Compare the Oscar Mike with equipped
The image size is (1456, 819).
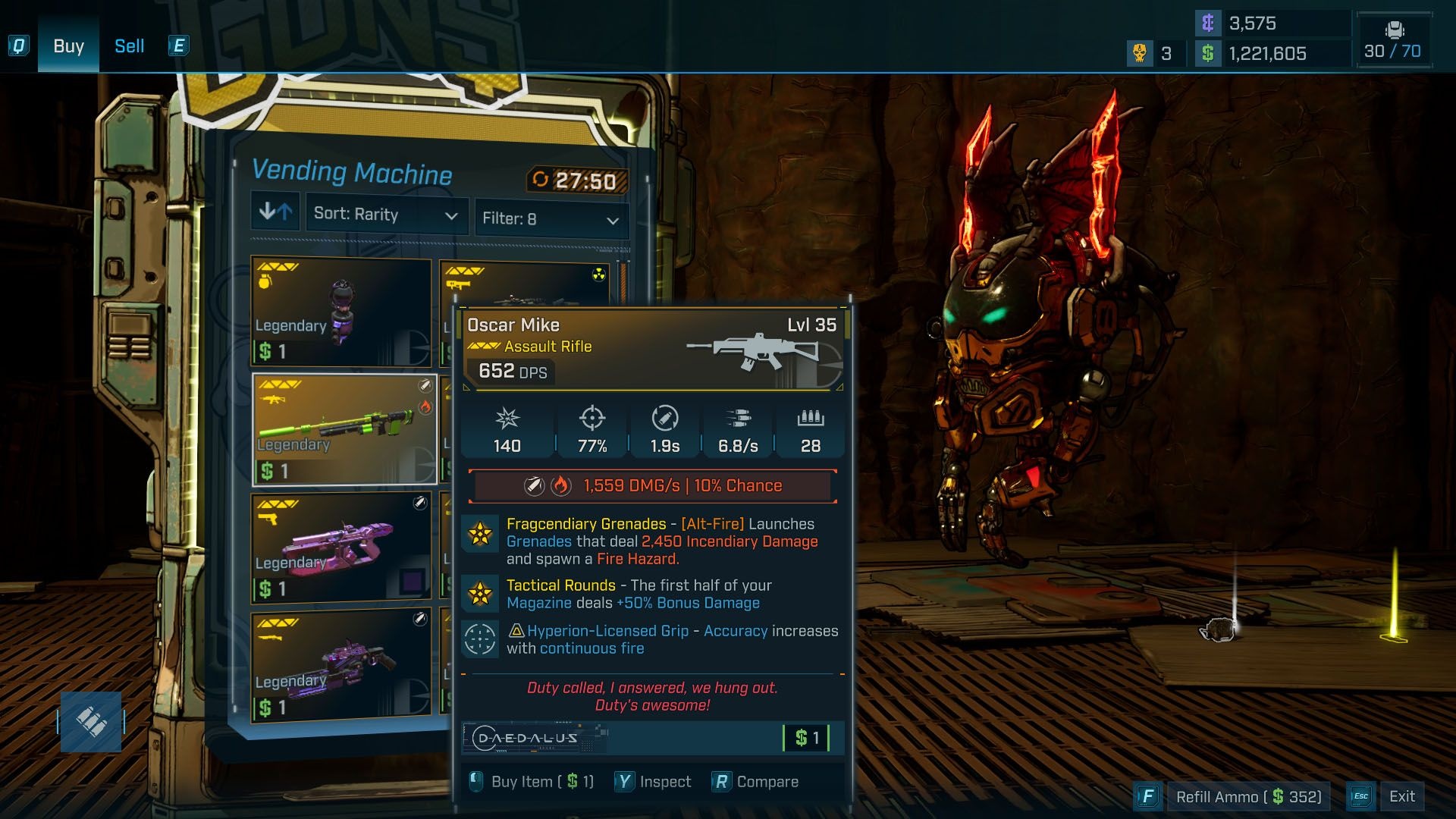[x=755, y=782]
